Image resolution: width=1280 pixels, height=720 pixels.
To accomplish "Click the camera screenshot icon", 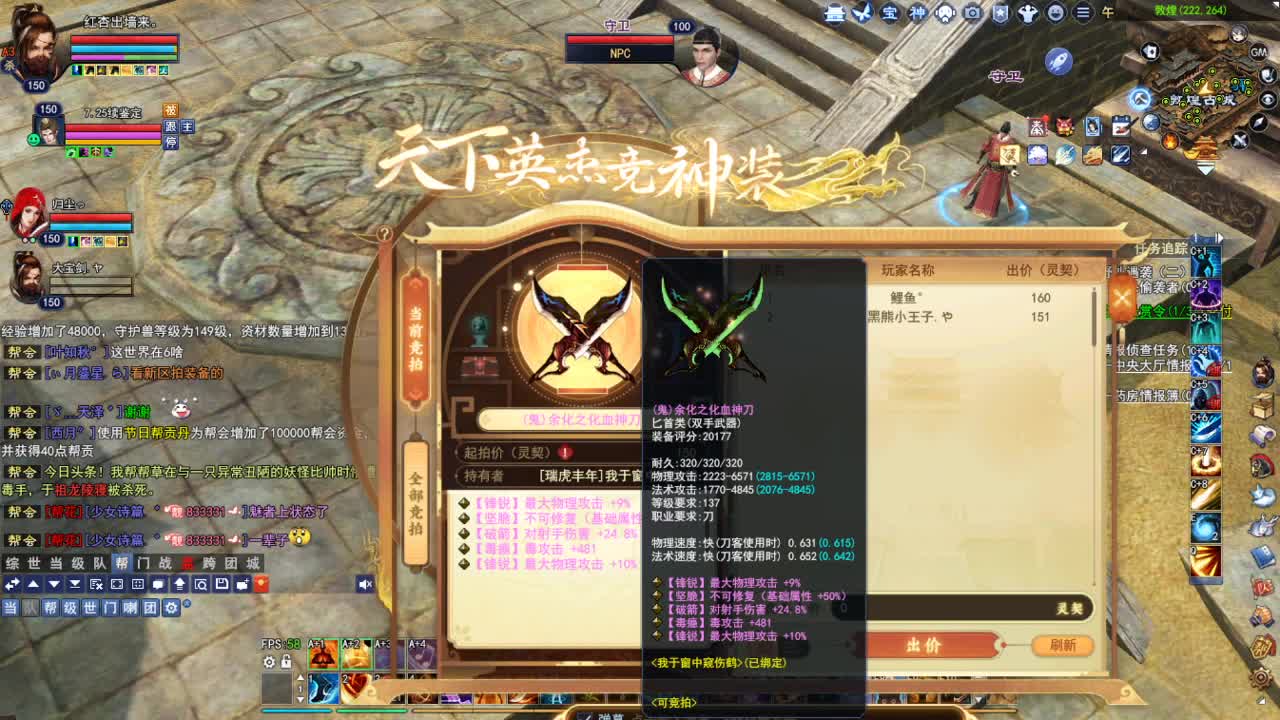I will click(972, 13).
